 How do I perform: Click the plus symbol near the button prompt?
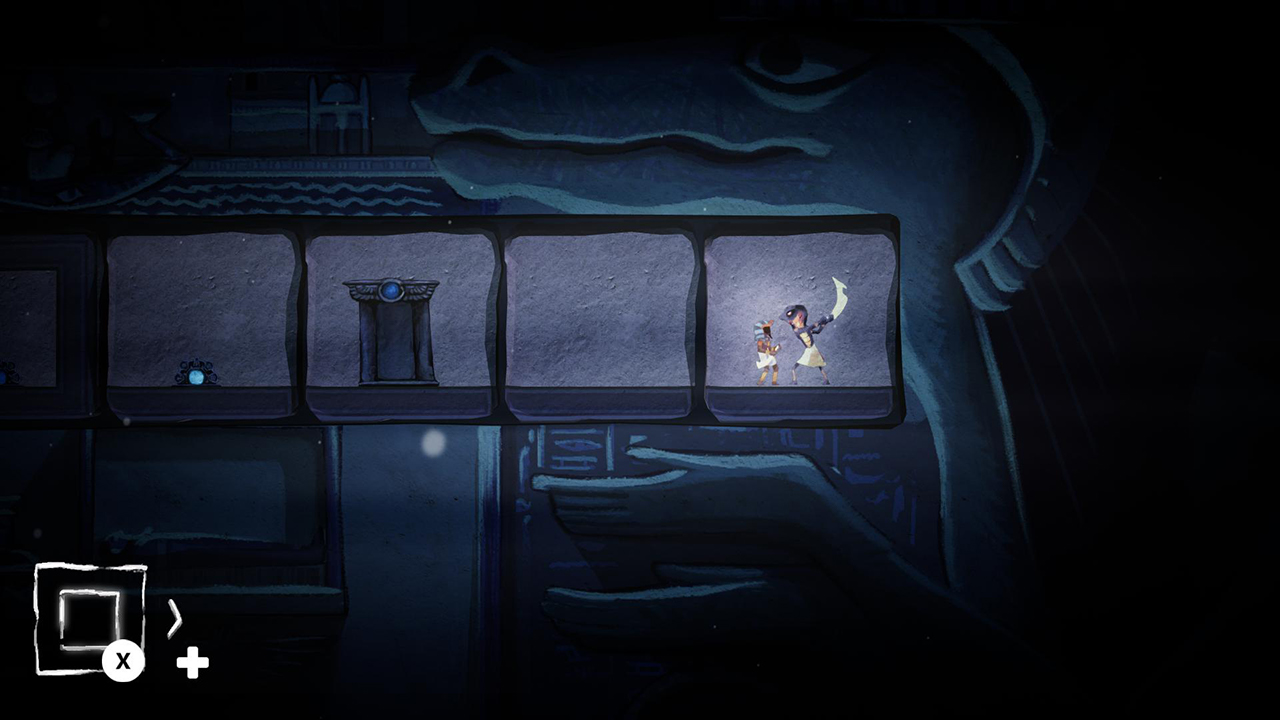pyautogui.click(x=191, y=661)
